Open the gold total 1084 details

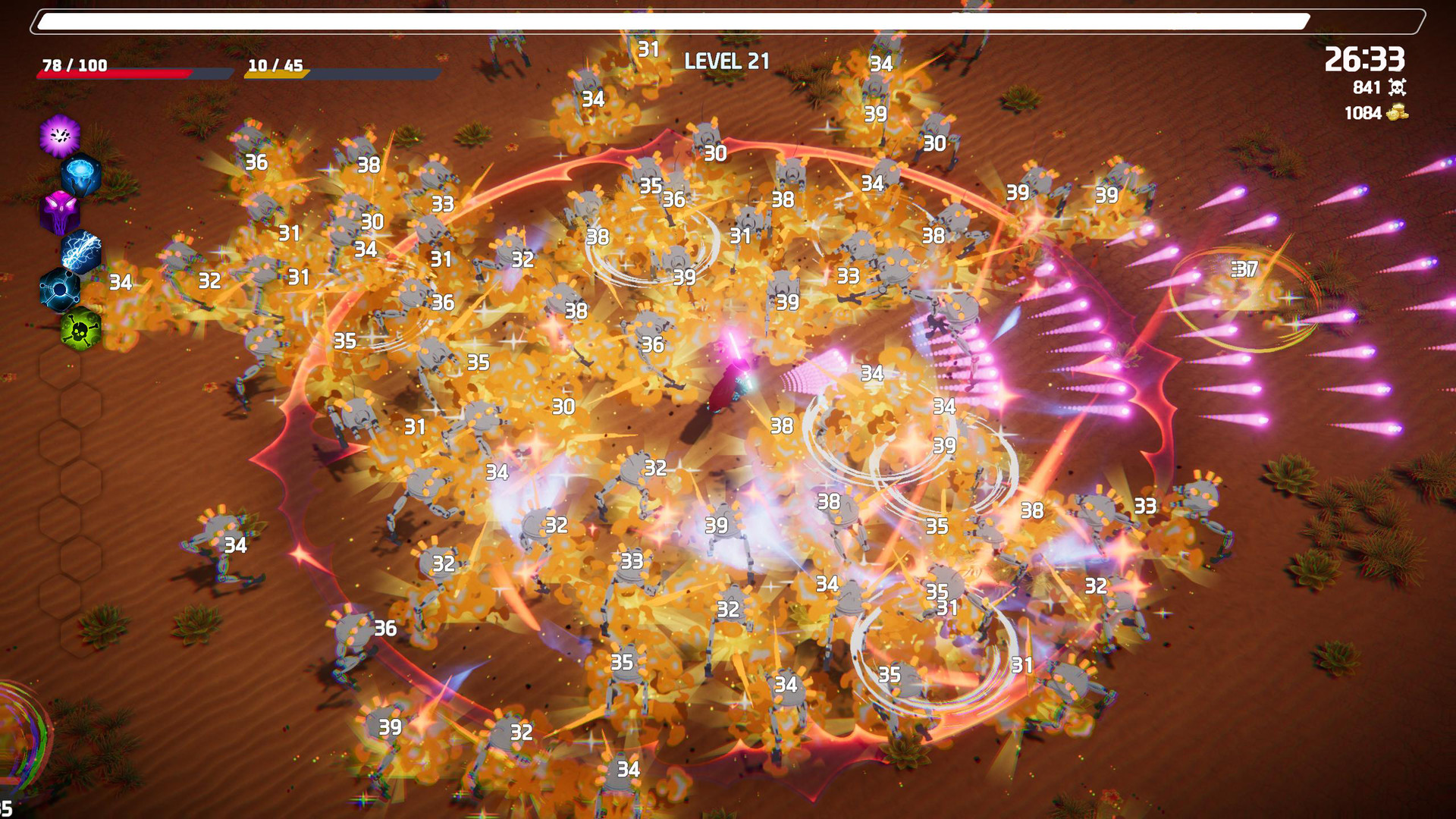point(1362,112)
